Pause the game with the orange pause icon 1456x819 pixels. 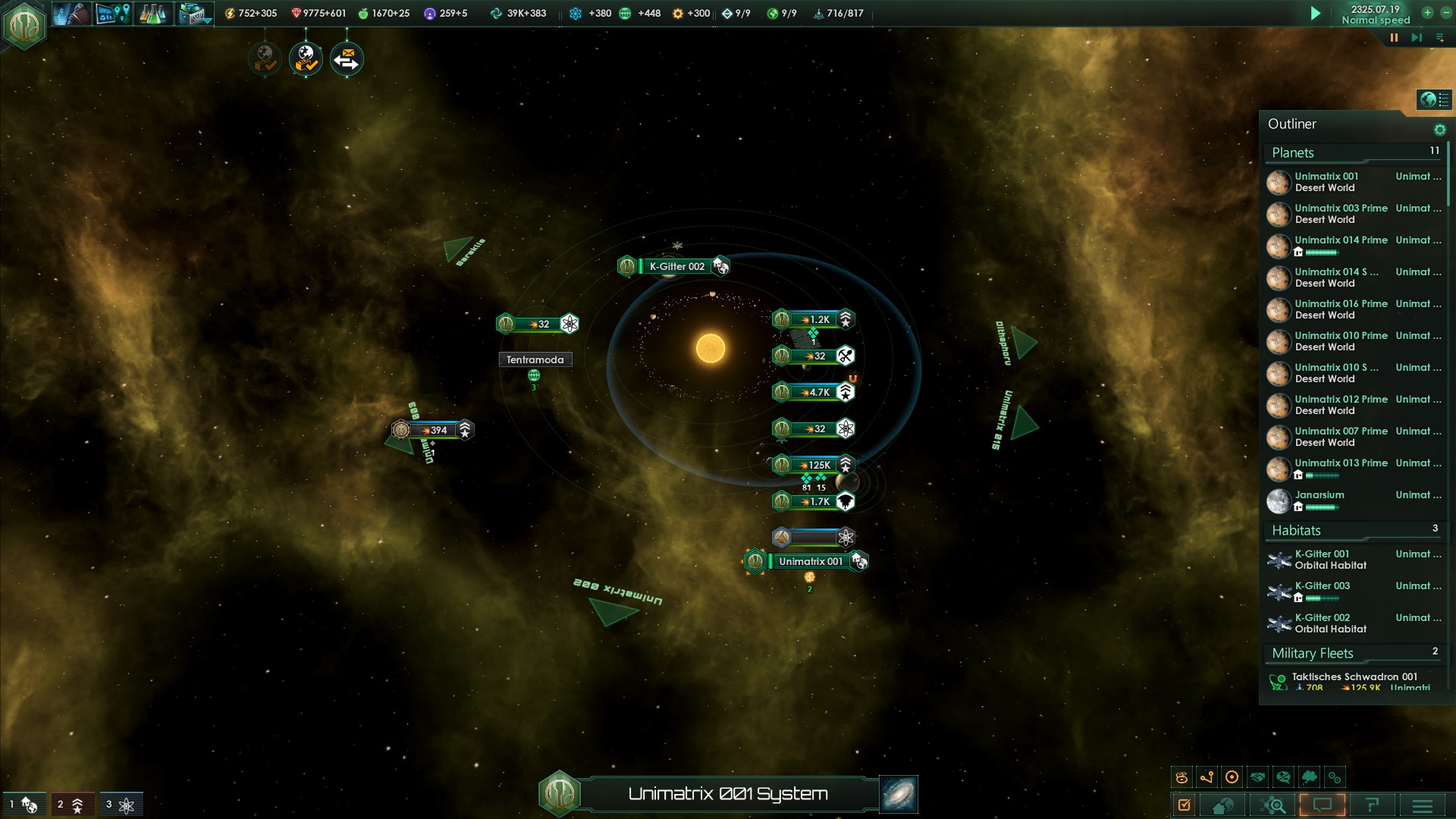pyautogui.click(x=1394, y=37)
